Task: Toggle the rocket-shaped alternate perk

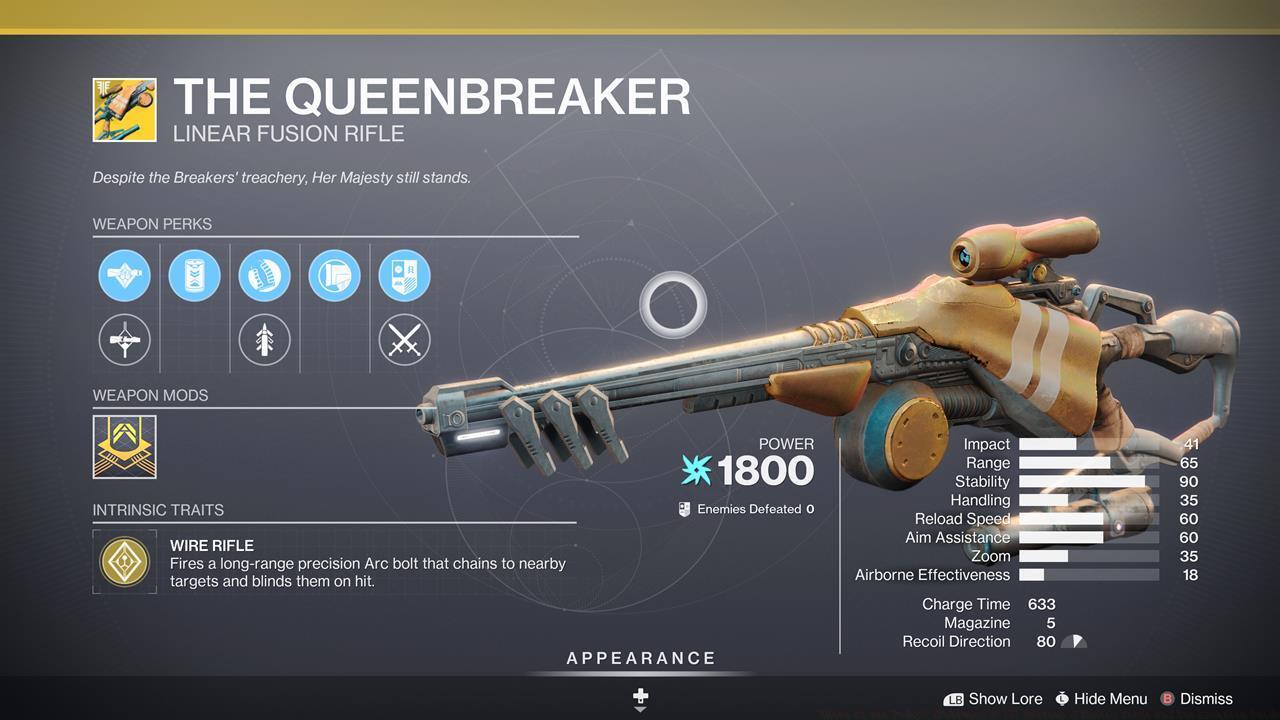Action: point(264,340)
